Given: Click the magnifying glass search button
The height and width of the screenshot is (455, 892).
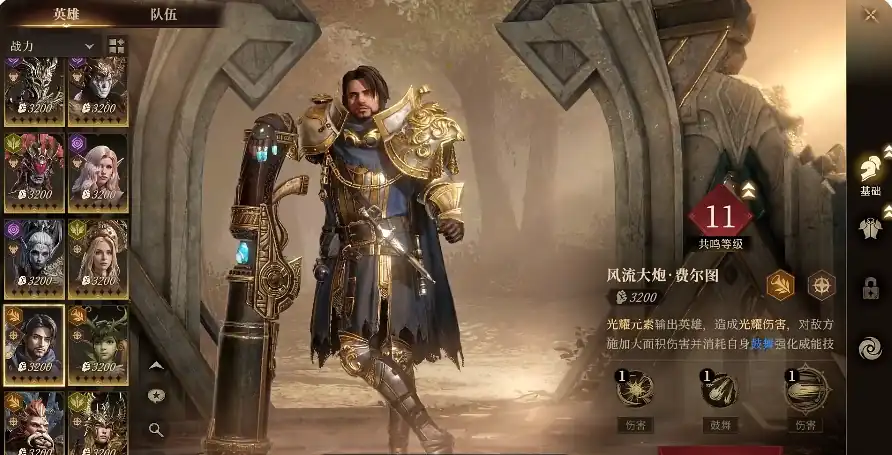Looking at the screenshot, I should 156,429.
